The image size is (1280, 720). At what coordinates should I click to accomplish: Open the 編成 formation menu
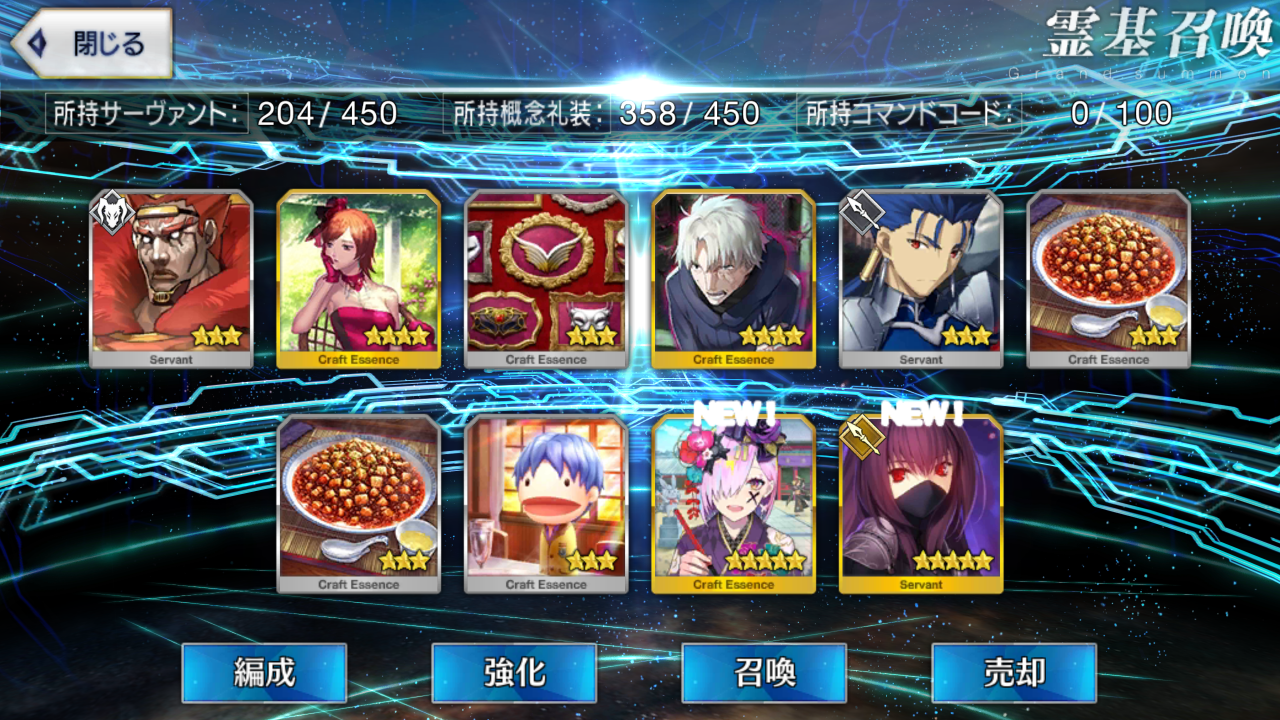click(x=264, y=672)
